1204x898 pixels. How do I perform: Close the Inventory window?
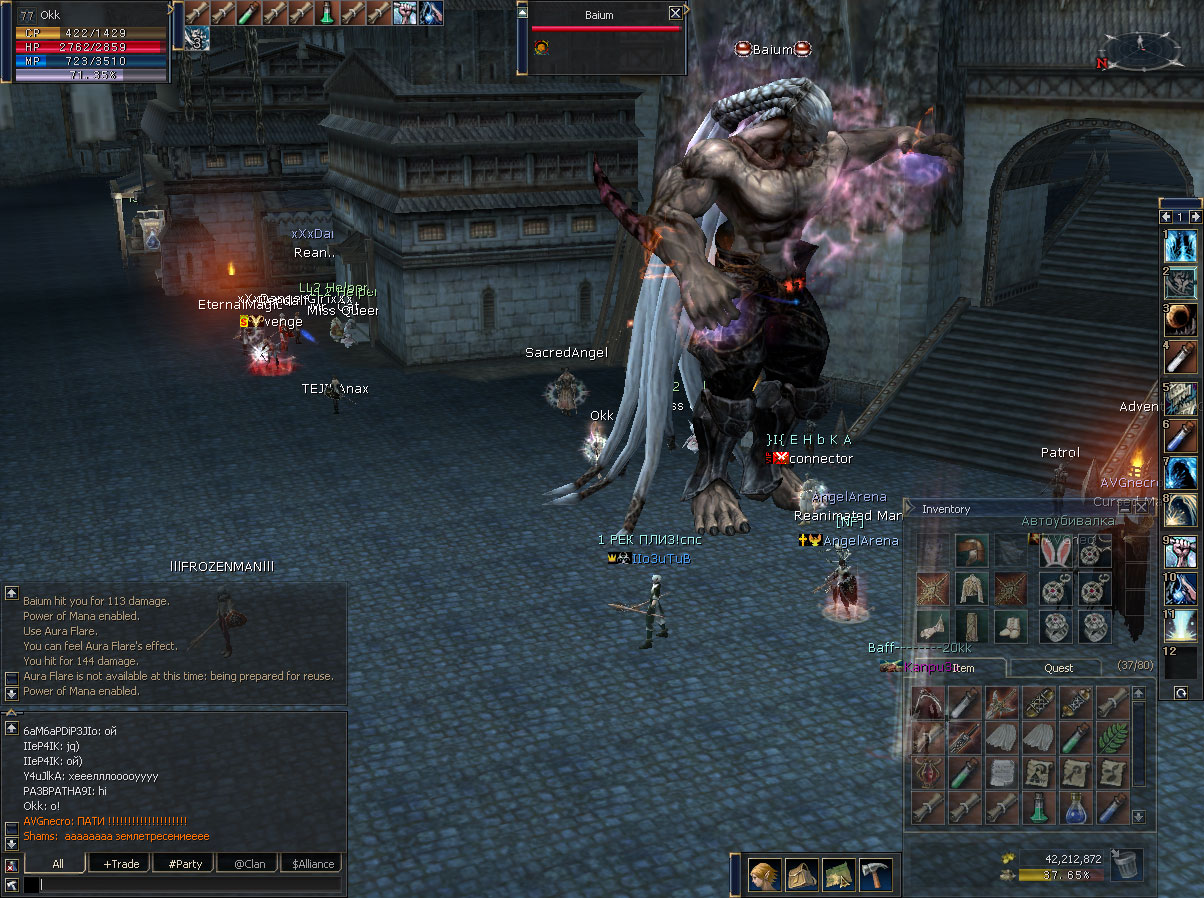(x=1141, y=508)
